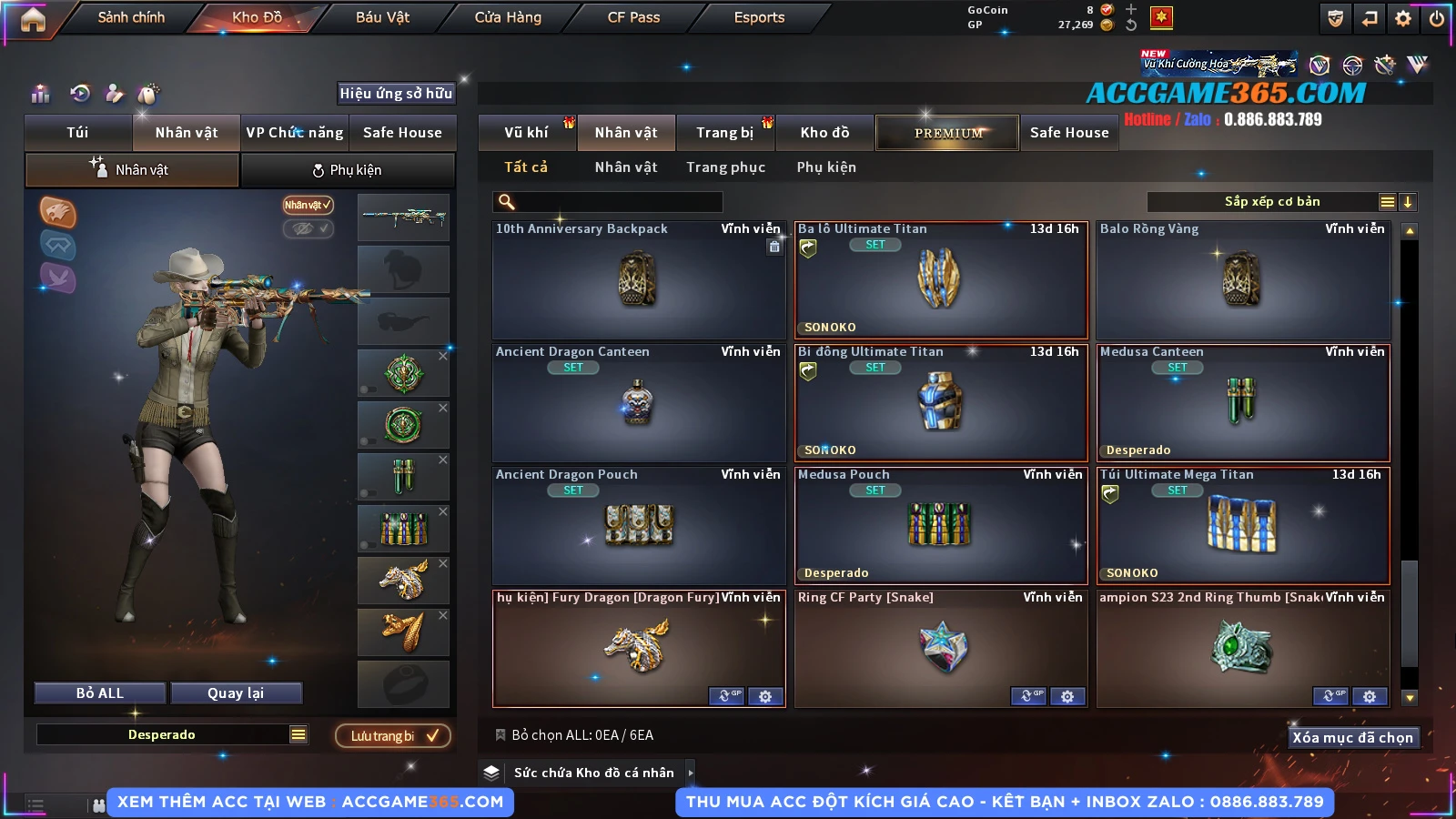
Task: Select the Vũ khí inventory tab
Action: tap(526, 133)
